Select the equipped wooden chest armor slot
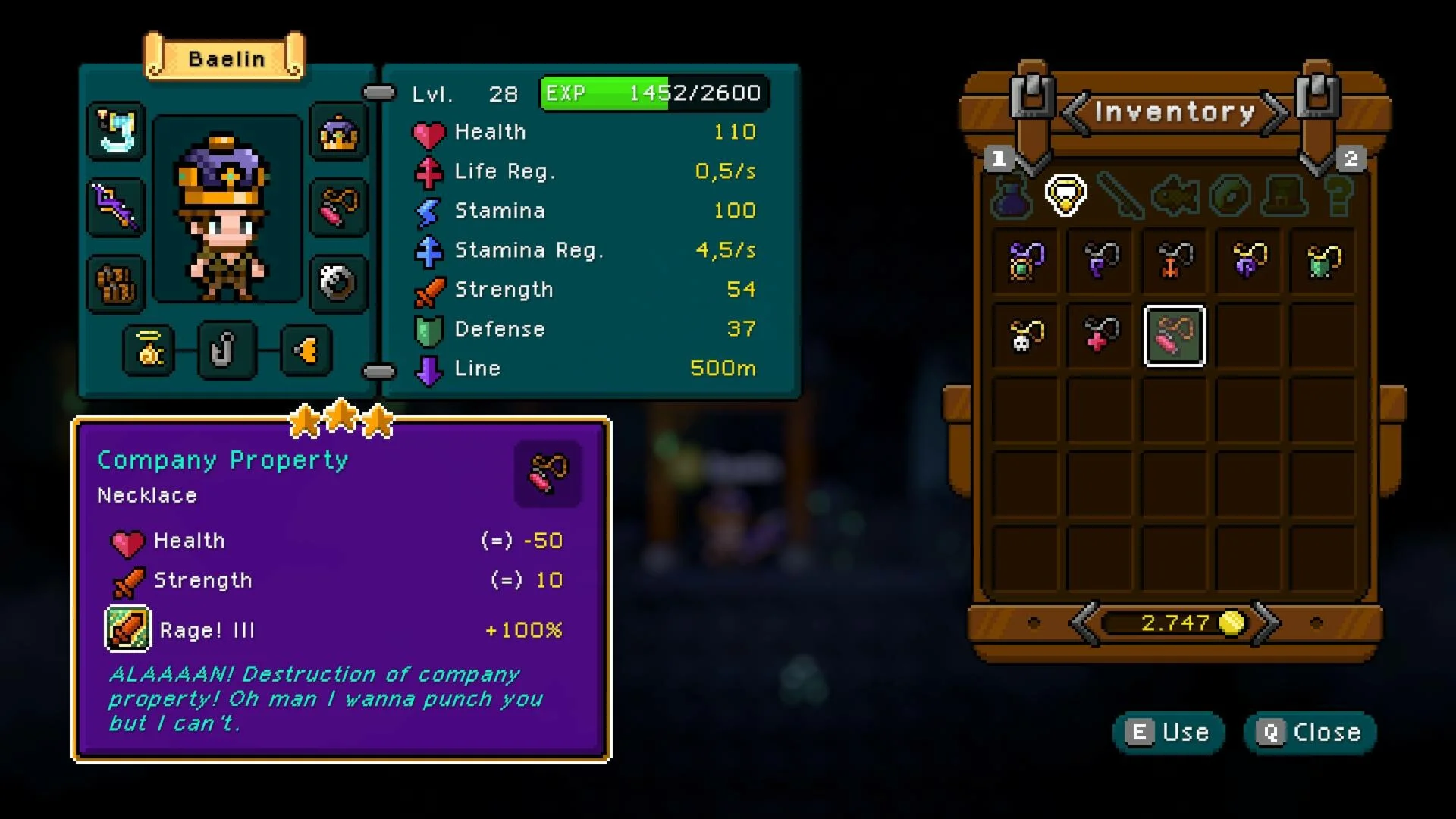 tap(115, 284)
